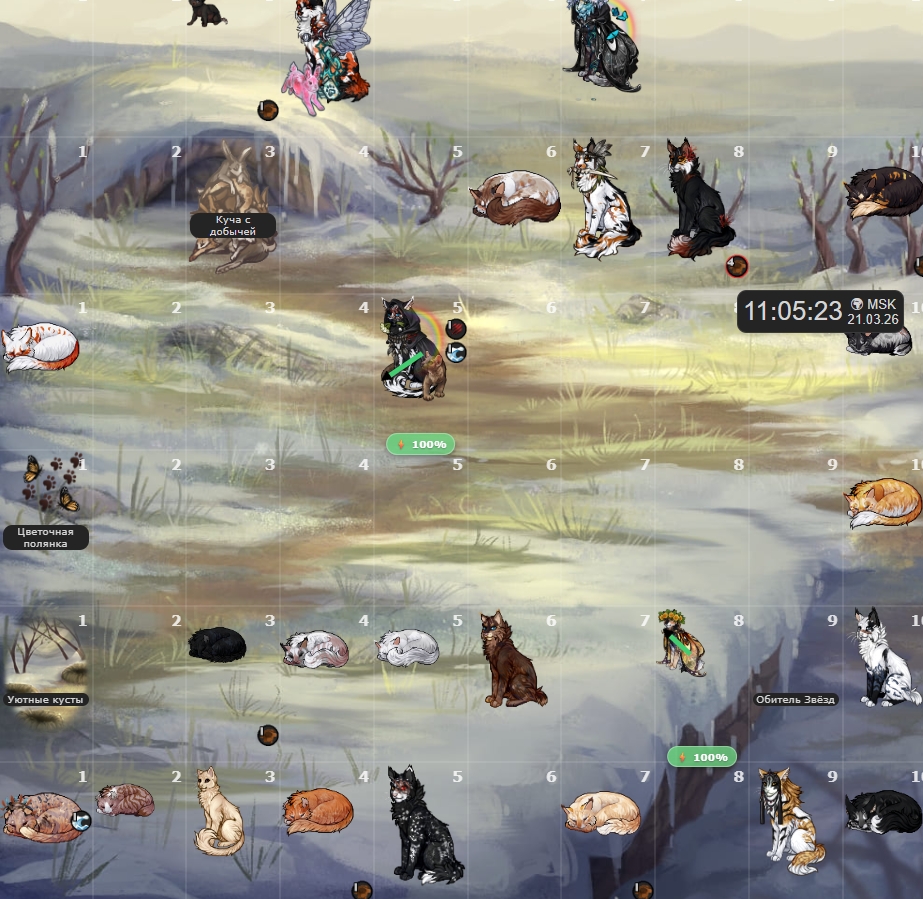Select the black cat with red markings
The height and width of the screenshot is (899, 923).
699,200
